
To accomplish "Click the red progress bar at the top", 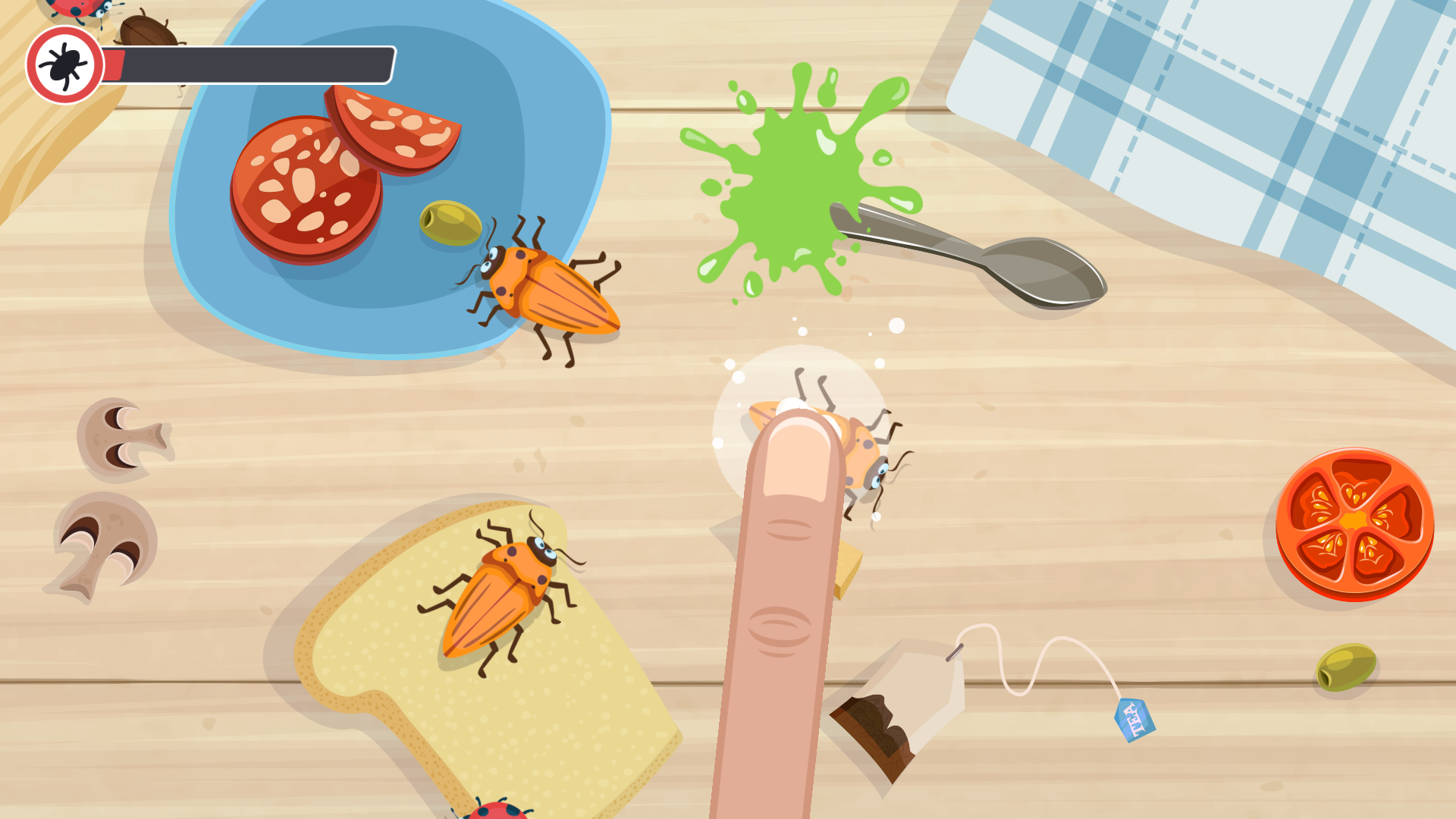I will pos(114,63).
